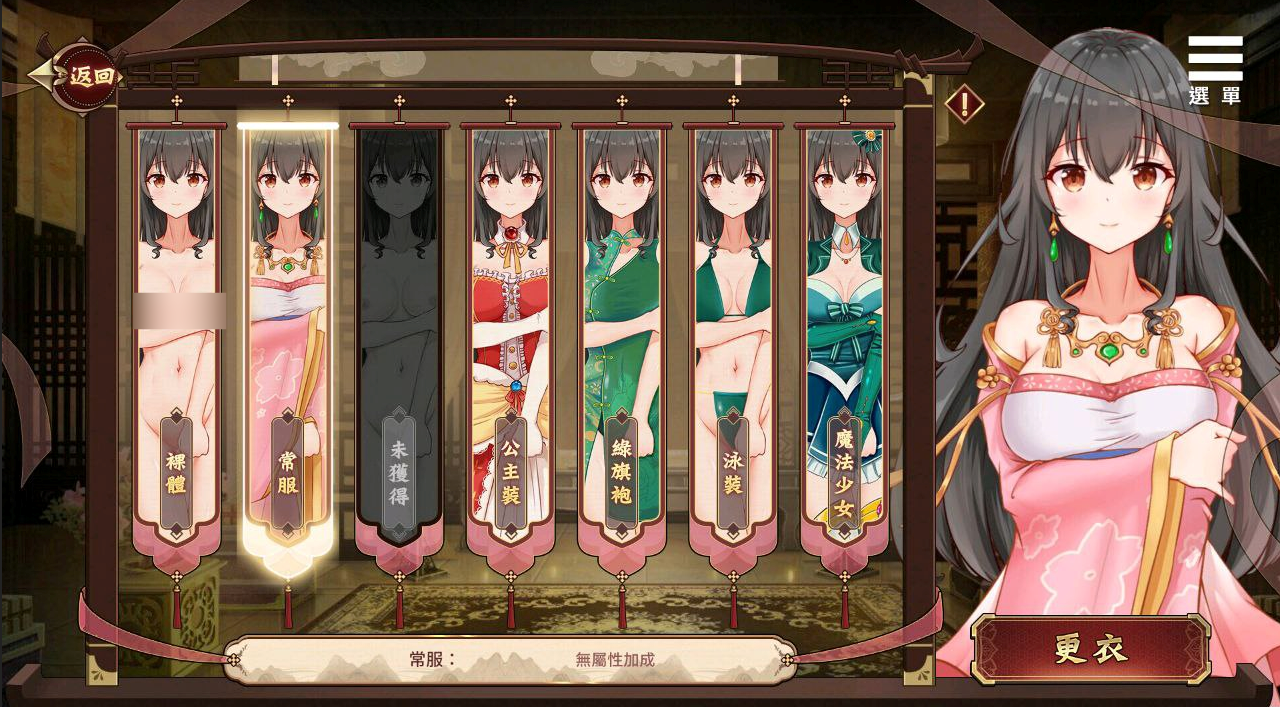Select the 裸體 outfit banner

pyautogui.click(x=176, y=340)
